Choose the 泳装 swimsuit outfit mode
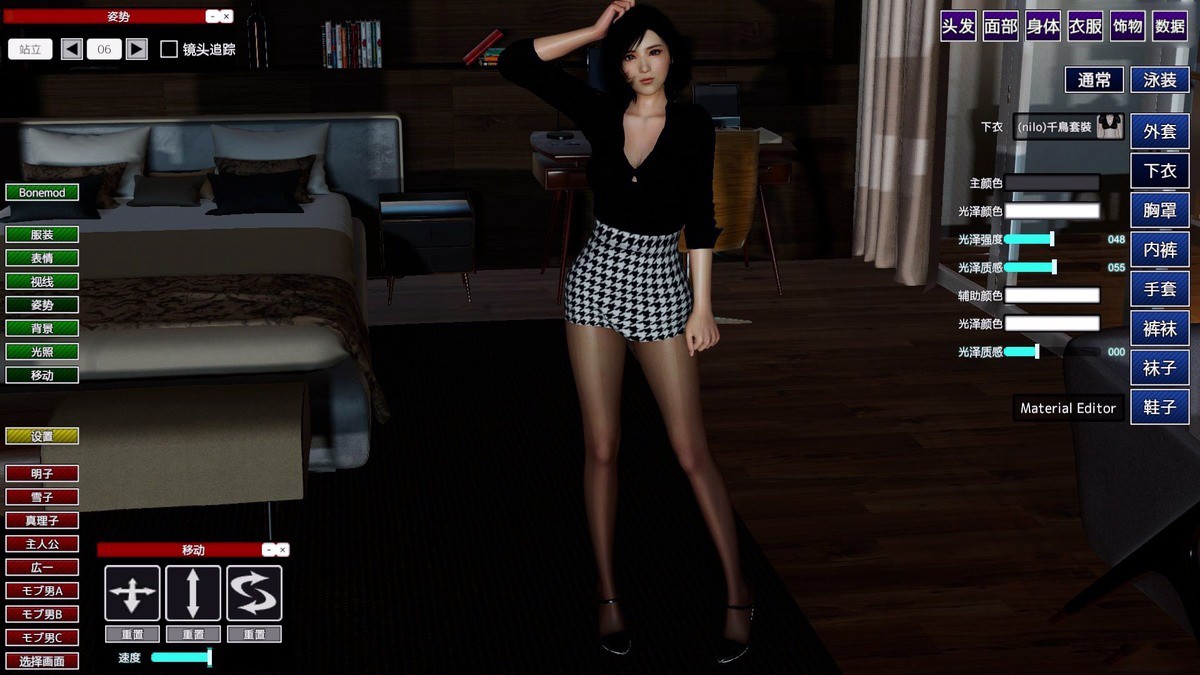 [x=1160, y=80]
